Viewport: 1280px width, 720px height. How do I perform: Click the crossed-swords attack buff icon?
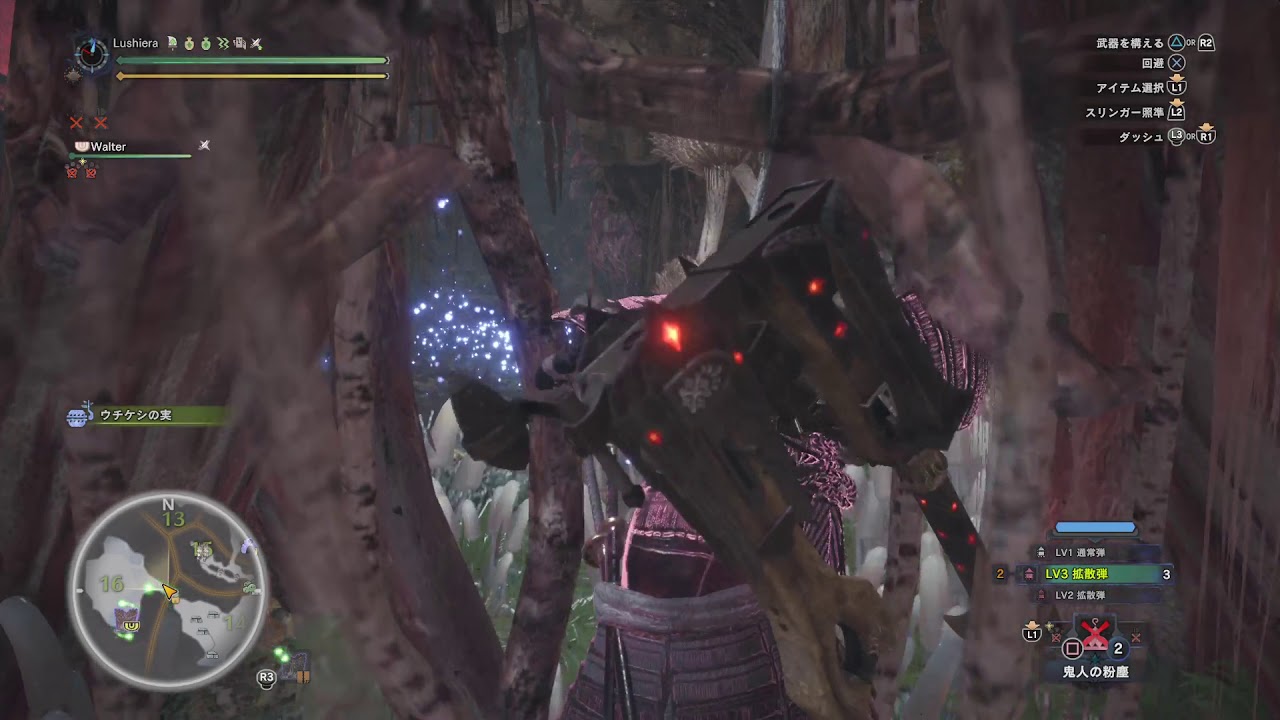click(255, 44)
